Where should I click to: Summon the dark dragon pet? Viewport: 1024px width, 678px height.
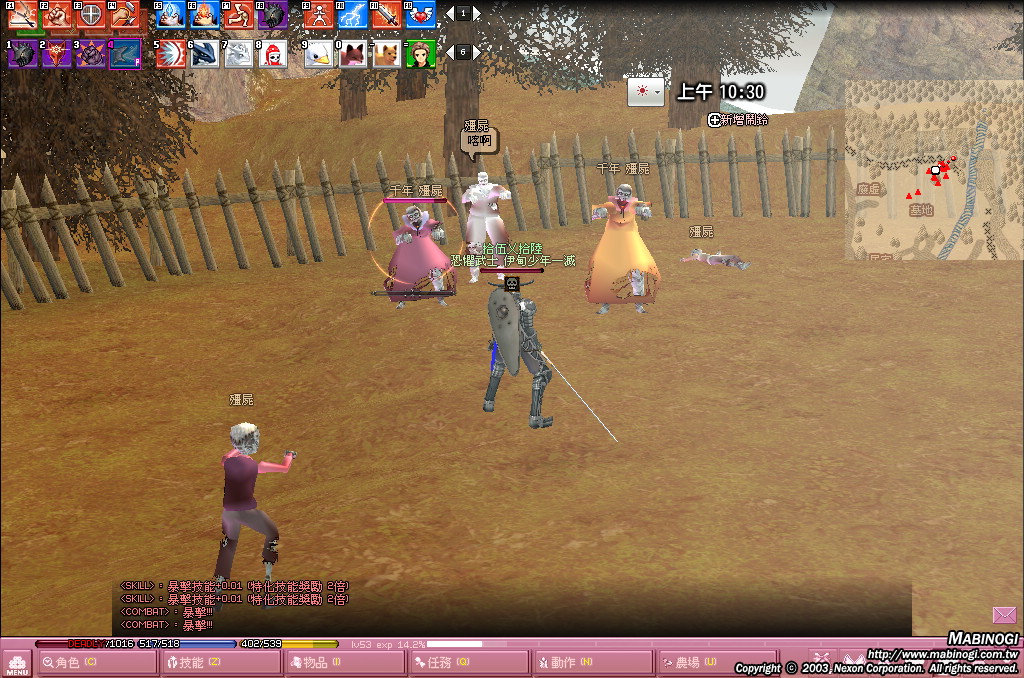click(204, 54)
